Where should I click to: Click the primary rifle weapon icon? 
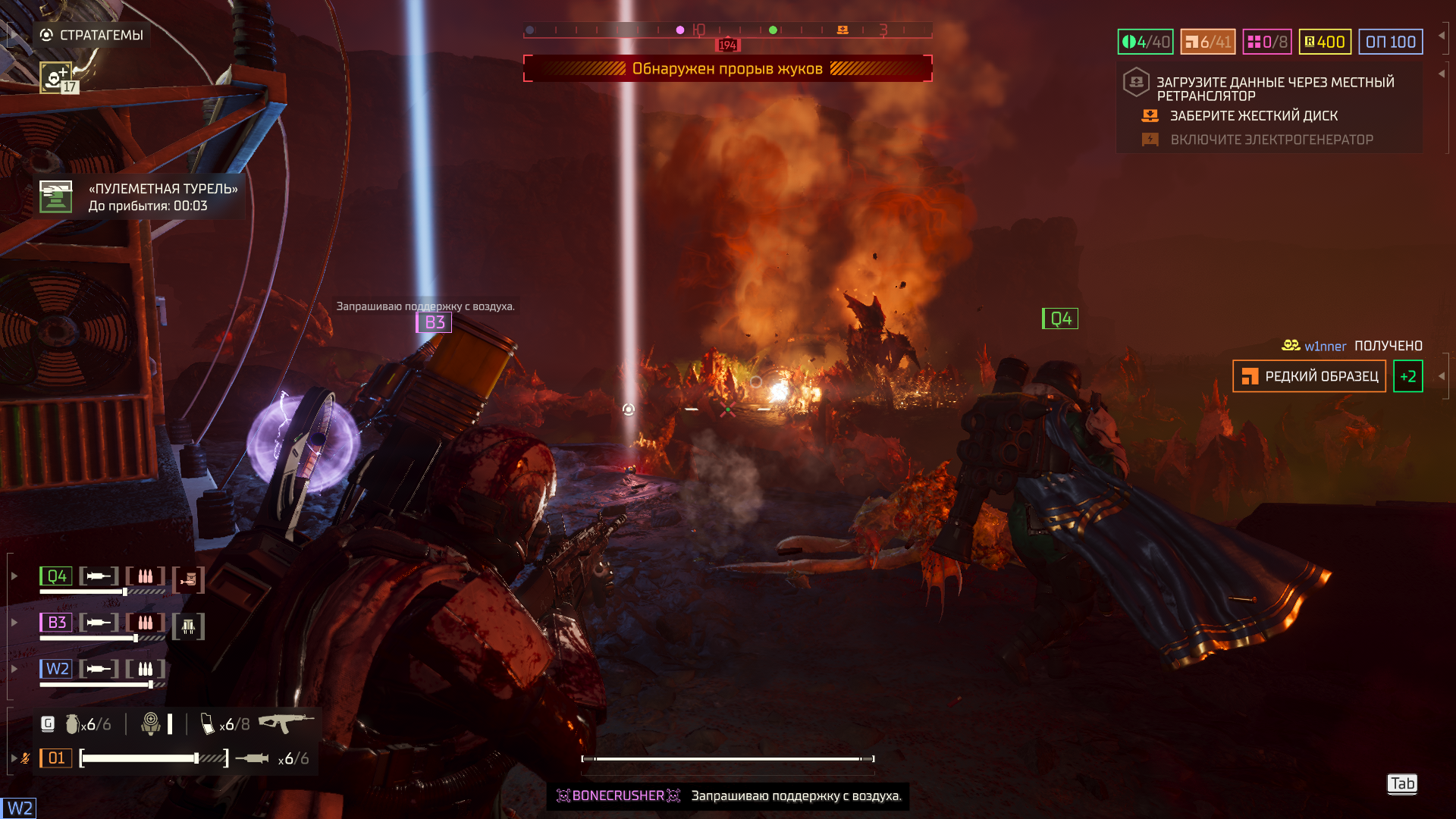pos(285,723)
